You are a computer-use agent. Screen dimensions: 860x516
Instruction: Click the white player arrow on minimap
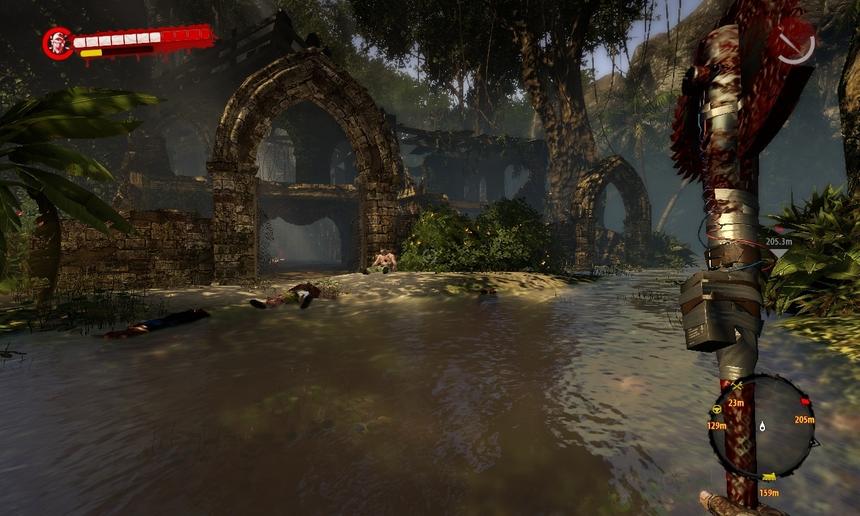(x=762, y=426)
